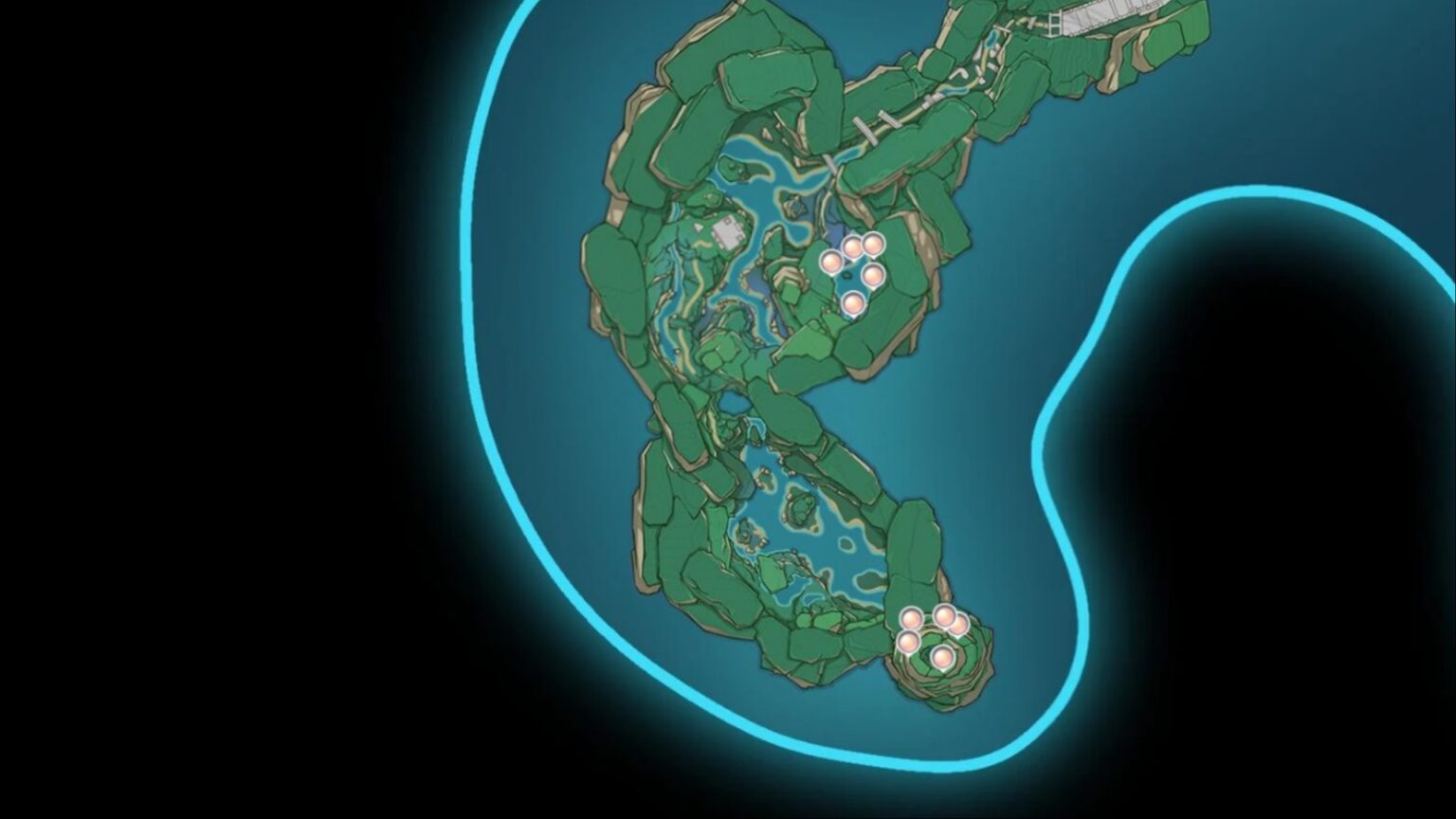Expand the southern marker cluster
Screen dimensions: 1456x819
934,635
